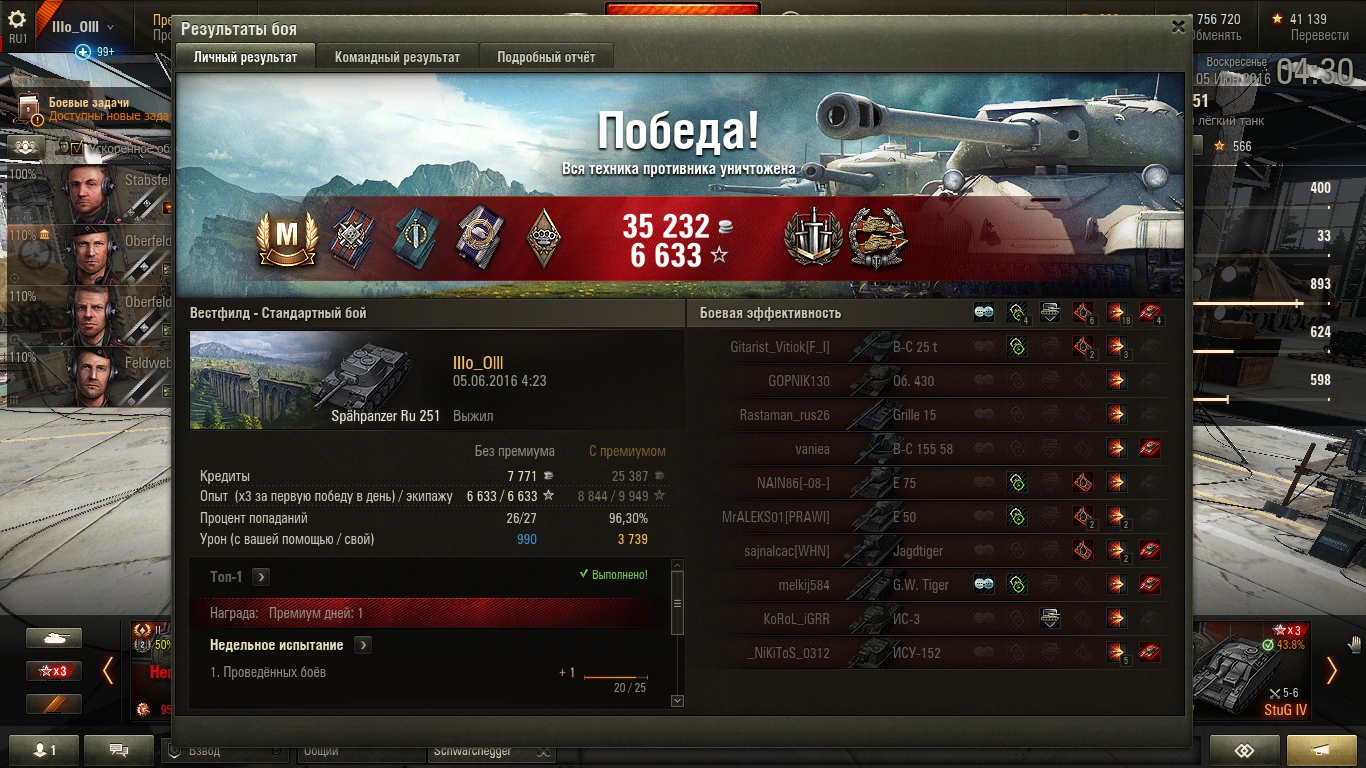
Task: Click the scroll down arrow in missions list
Action: (x=677, y=701)
